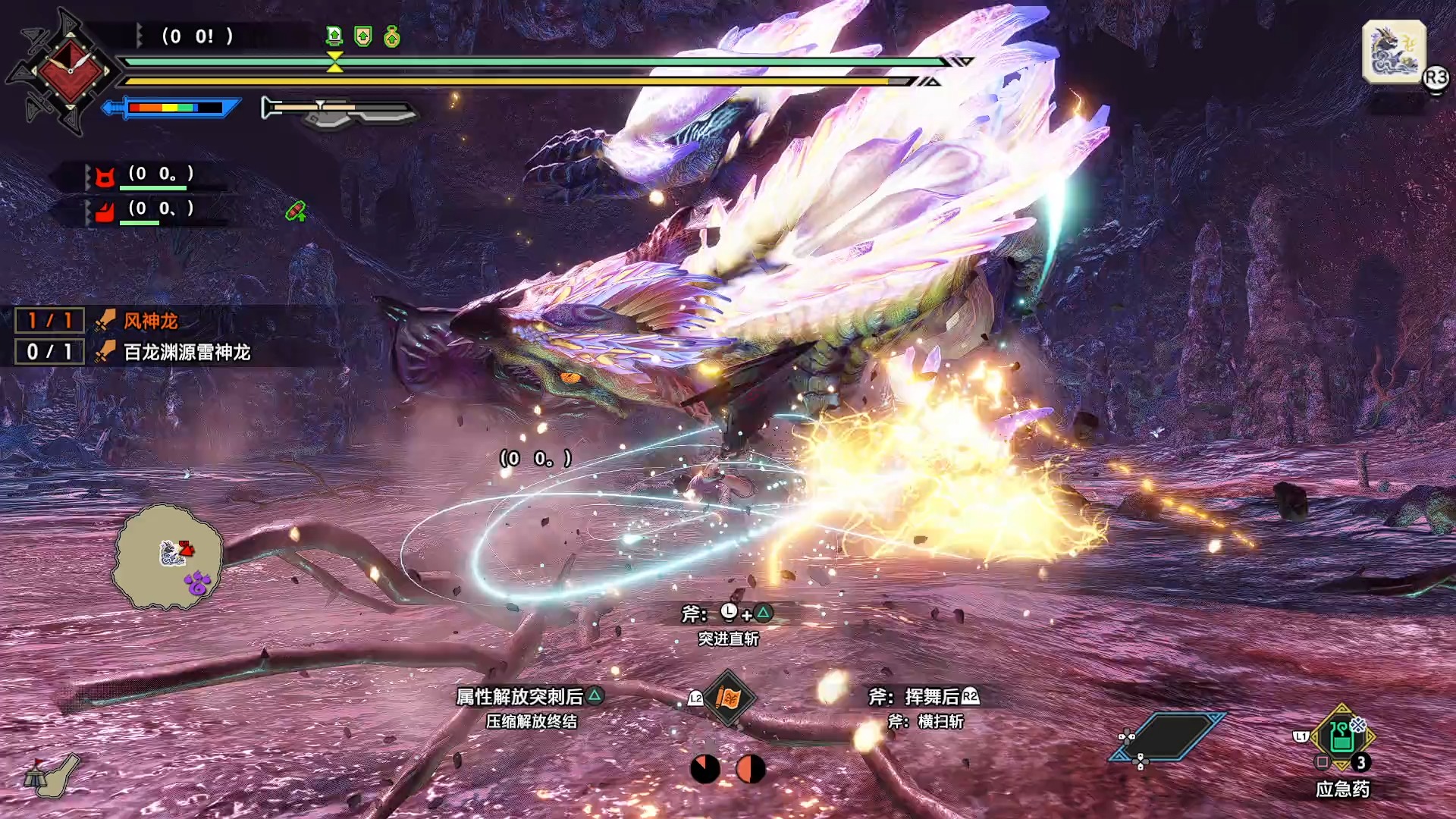1456x819 pixels.
Task: Click the purple paw marker on minimap
Action: [197, 582]
